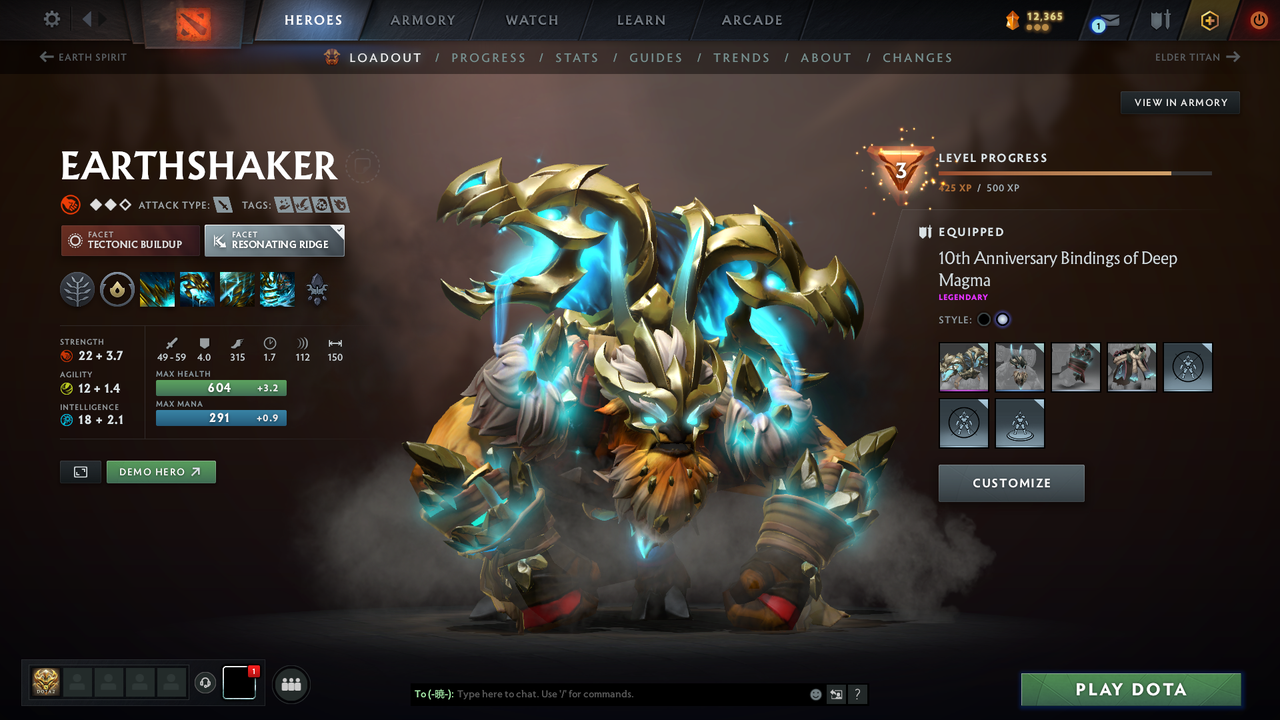Viewport: 1280px width, 720px height.
Task: Check notifications with the envelope icon
Action: (x=1106, y=19)
